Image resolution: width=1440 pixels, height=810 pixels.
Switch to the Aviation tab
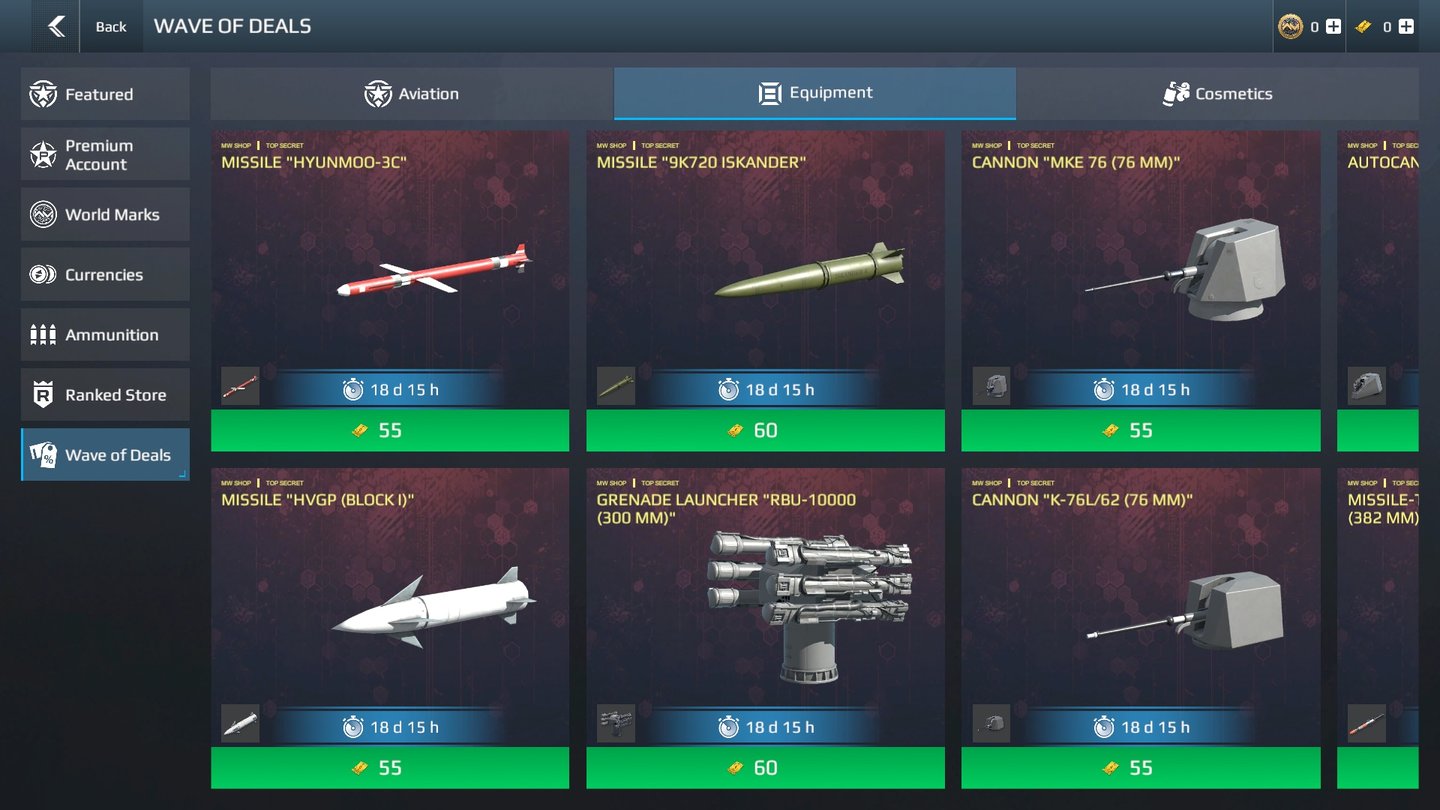tap(412, 93)
